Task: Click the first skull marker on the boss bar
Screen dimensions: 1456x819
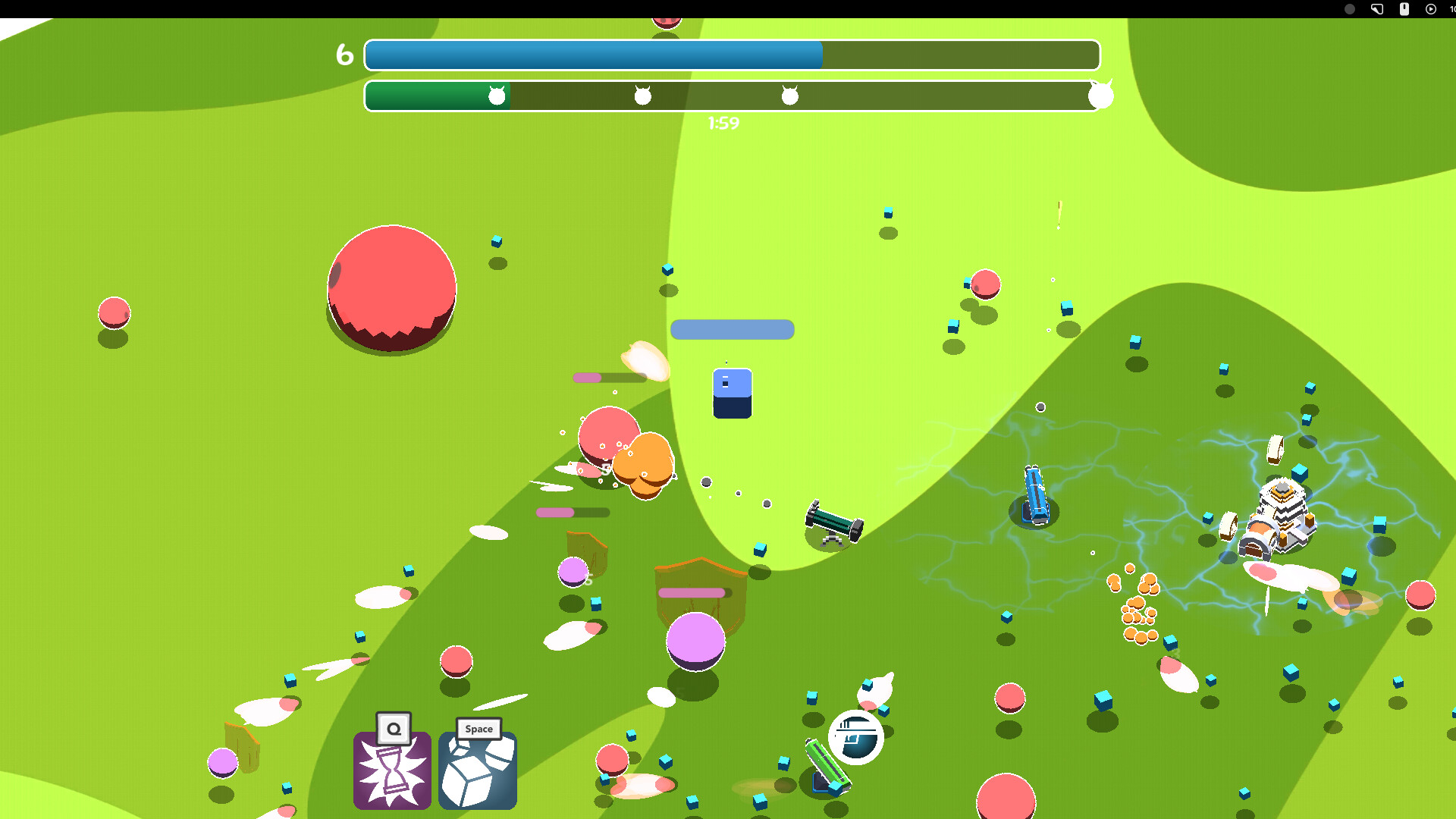Action: (497, 95)
